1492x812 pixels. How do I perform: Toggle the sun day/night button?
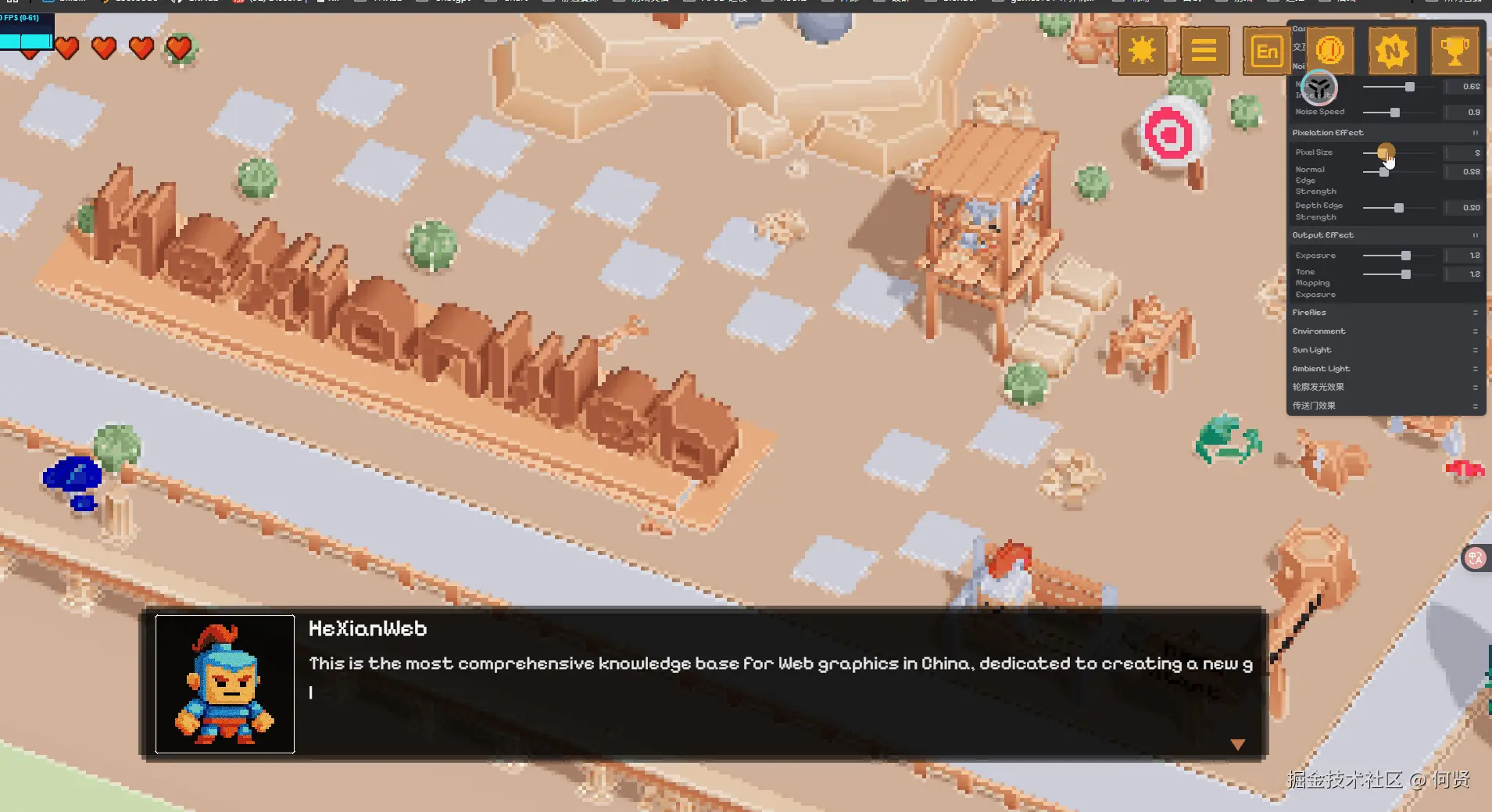1142,52
